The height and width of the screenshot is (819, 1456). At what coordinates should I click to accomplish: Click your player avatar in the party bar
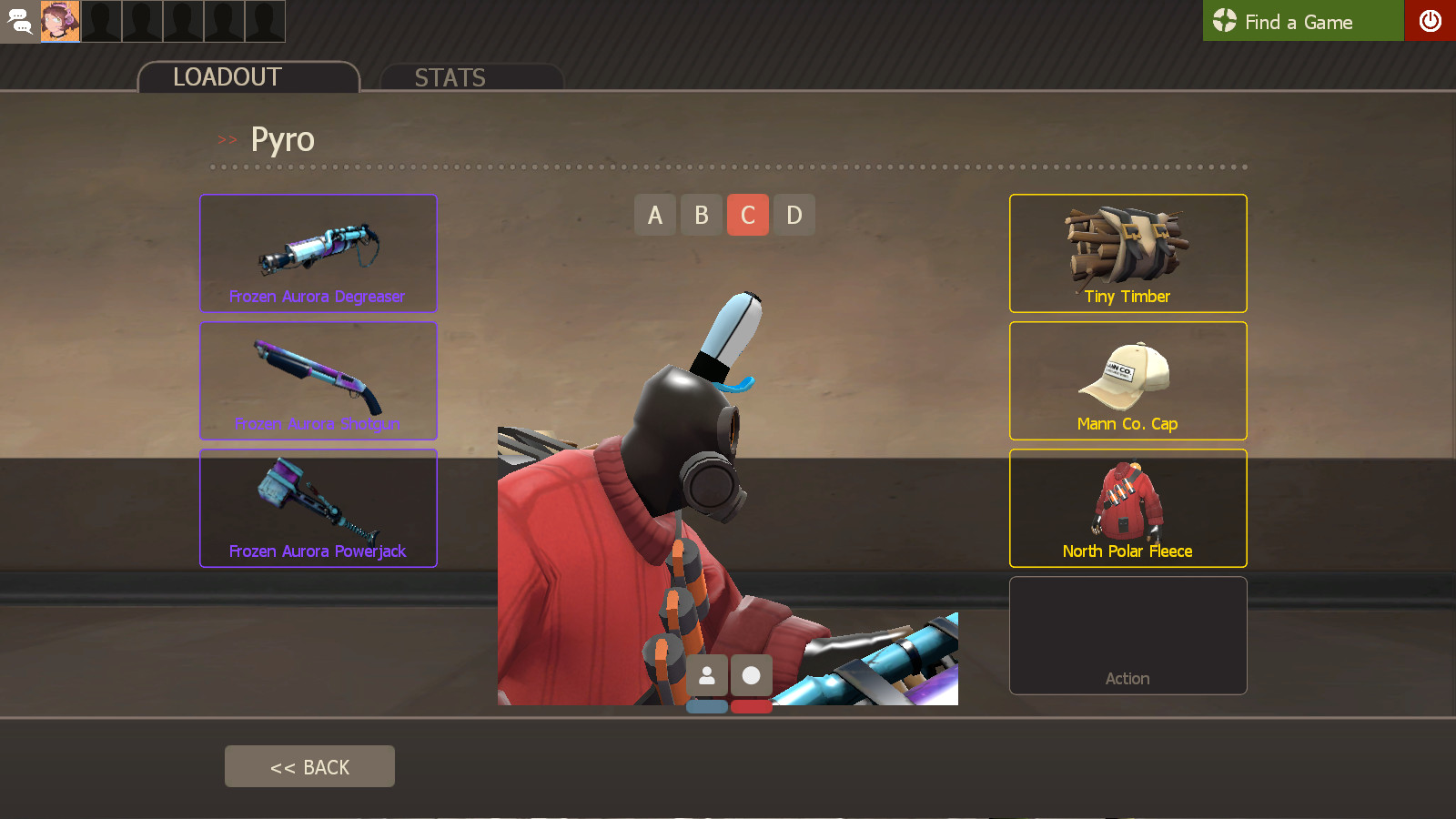point(60,21)
